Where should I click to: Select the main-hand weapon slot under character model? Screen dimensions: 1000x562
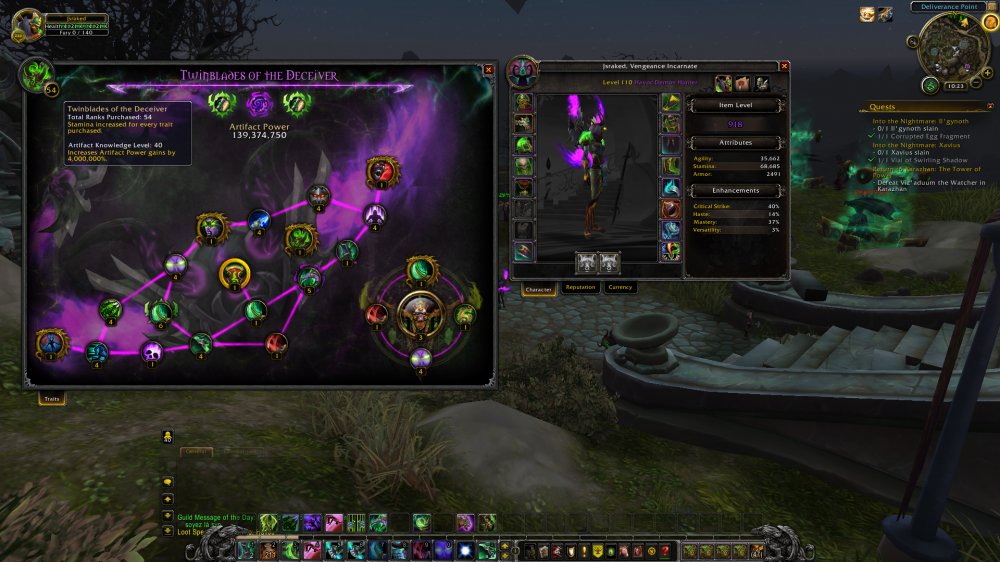coord(587,262)
